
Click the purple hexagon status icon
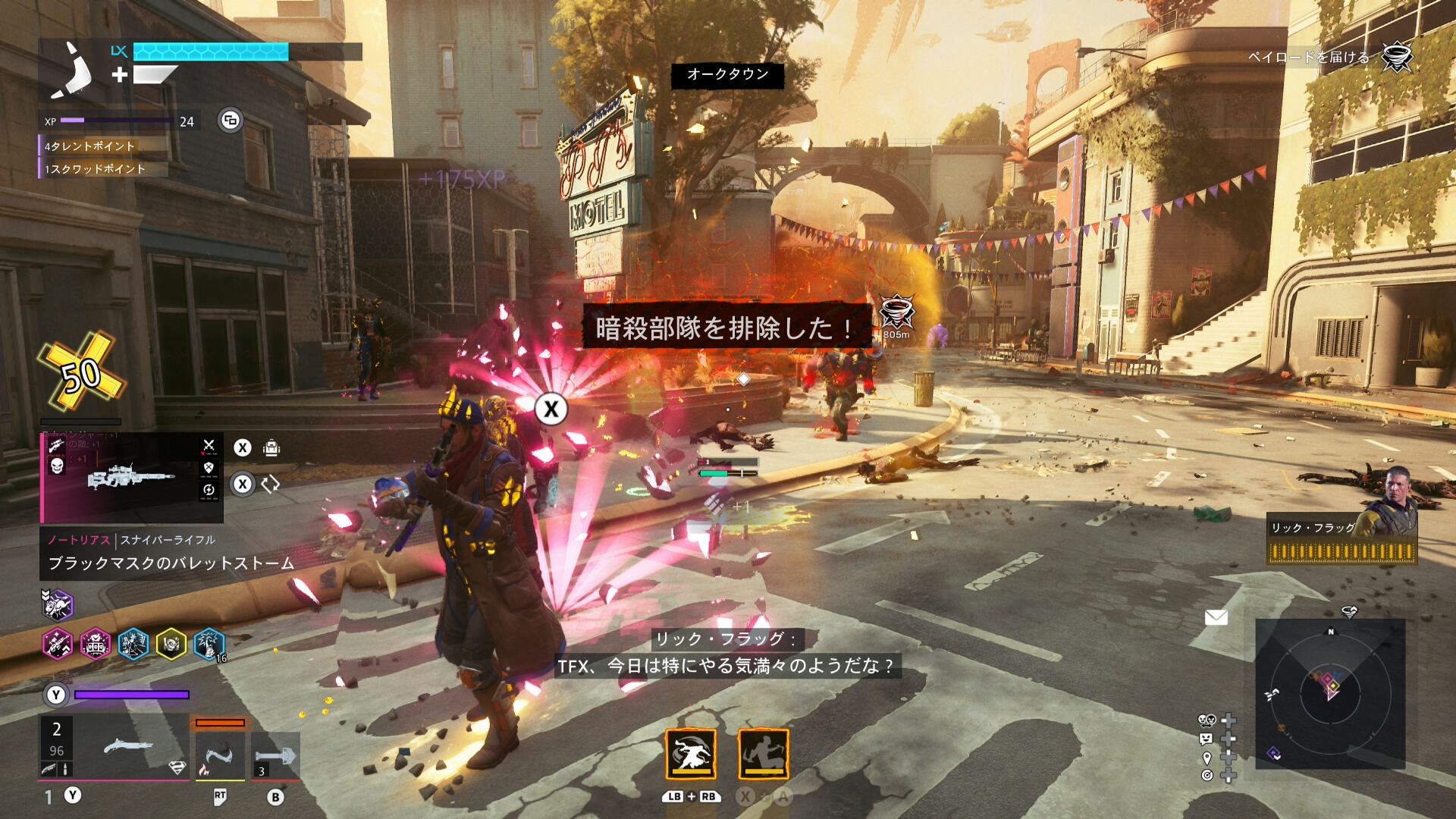click(57, 605)
